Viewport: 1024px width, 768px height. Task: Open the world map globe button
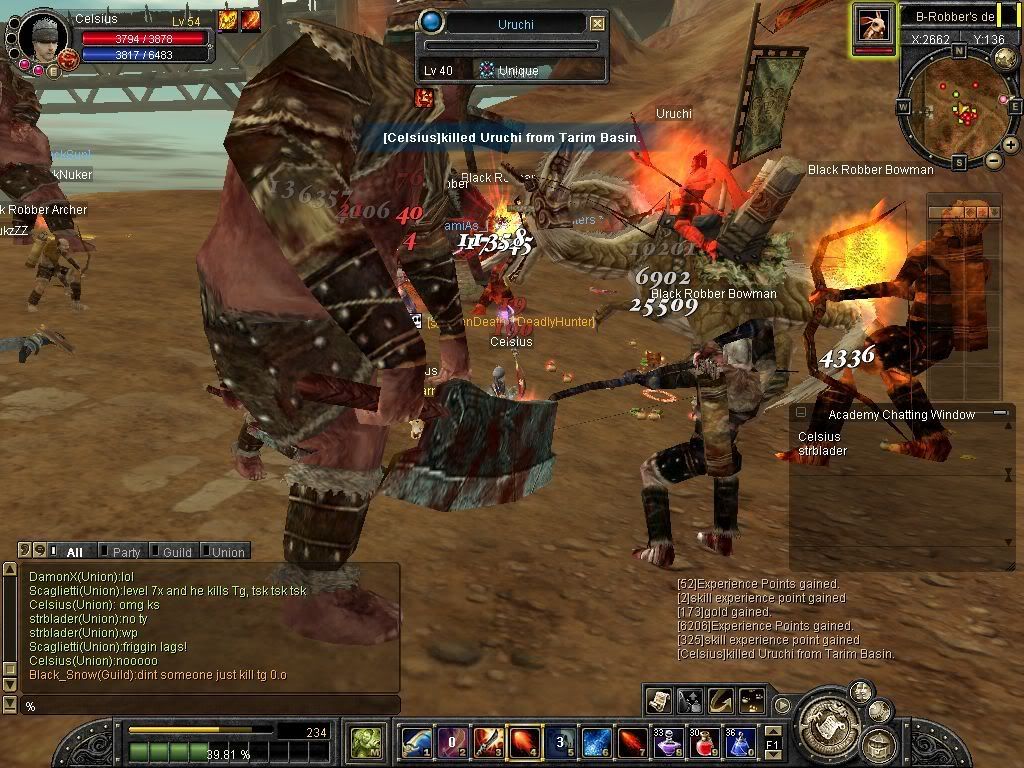click(x=1005, y=58)
